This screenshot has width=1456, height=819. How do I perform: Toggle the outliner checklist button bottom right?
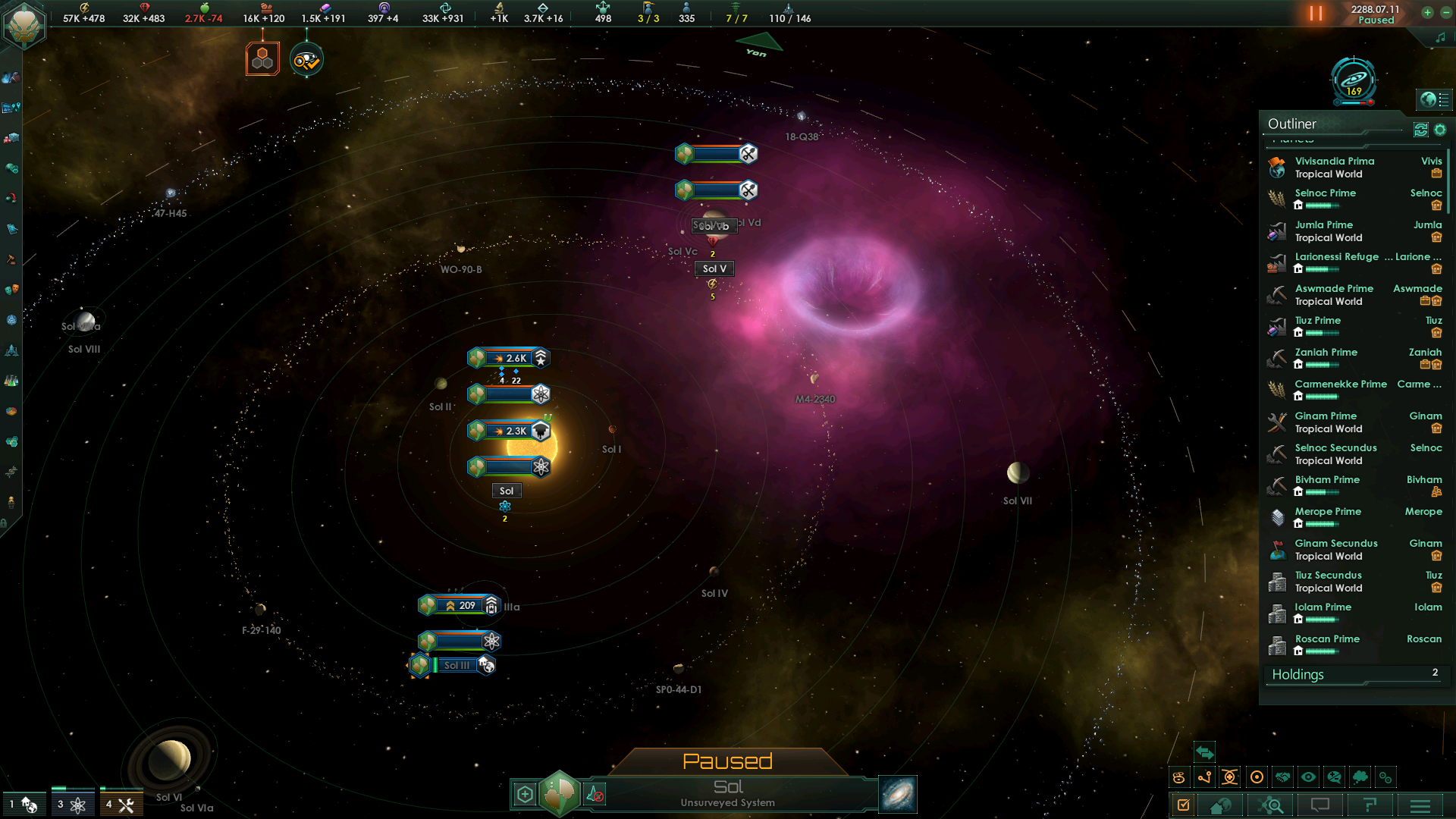tap(1185, 805)
